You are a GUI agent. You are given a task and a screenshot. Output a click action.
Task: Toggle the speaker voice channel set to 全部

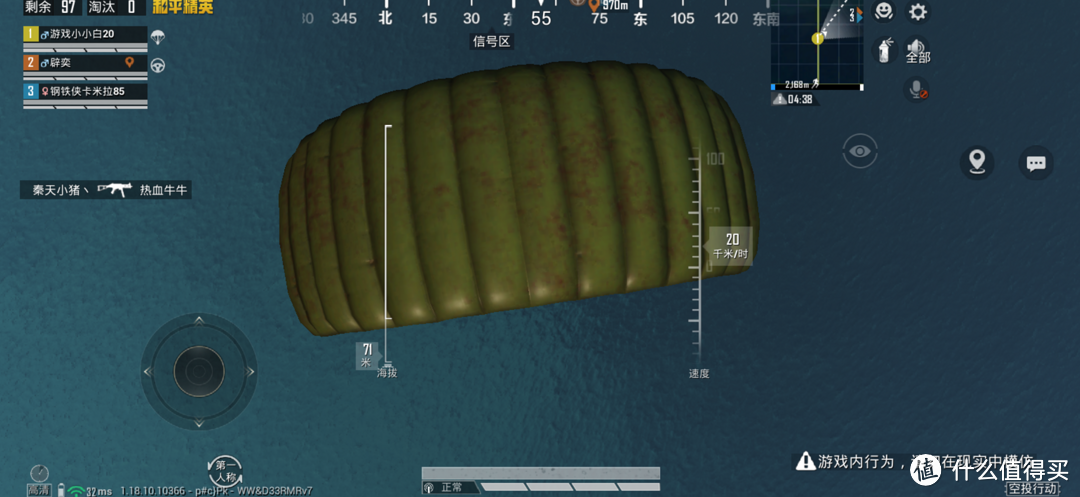point(917,50)
